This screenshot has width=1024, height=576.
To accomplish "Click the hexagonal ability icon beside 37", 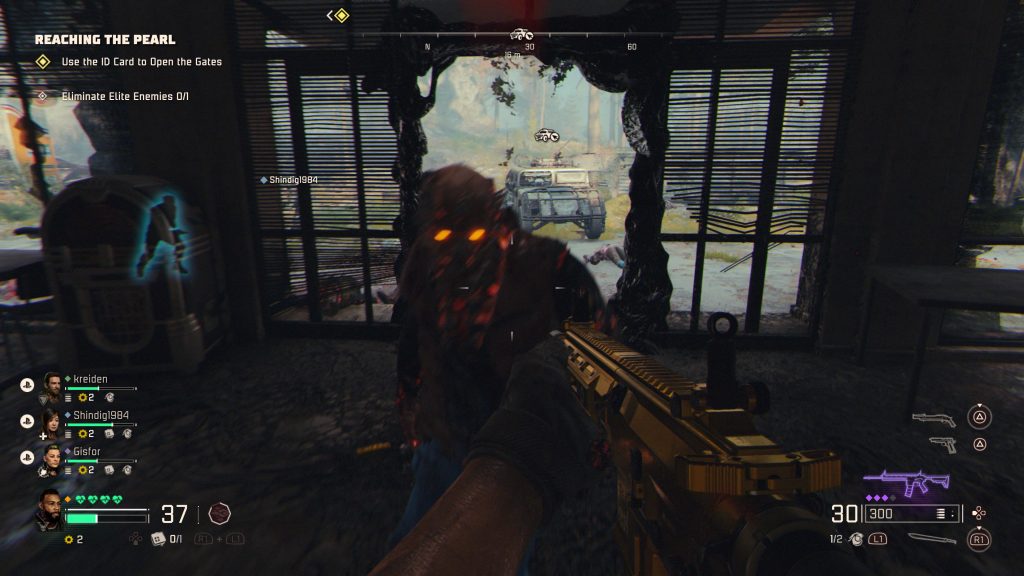I will tap(220, 514).
